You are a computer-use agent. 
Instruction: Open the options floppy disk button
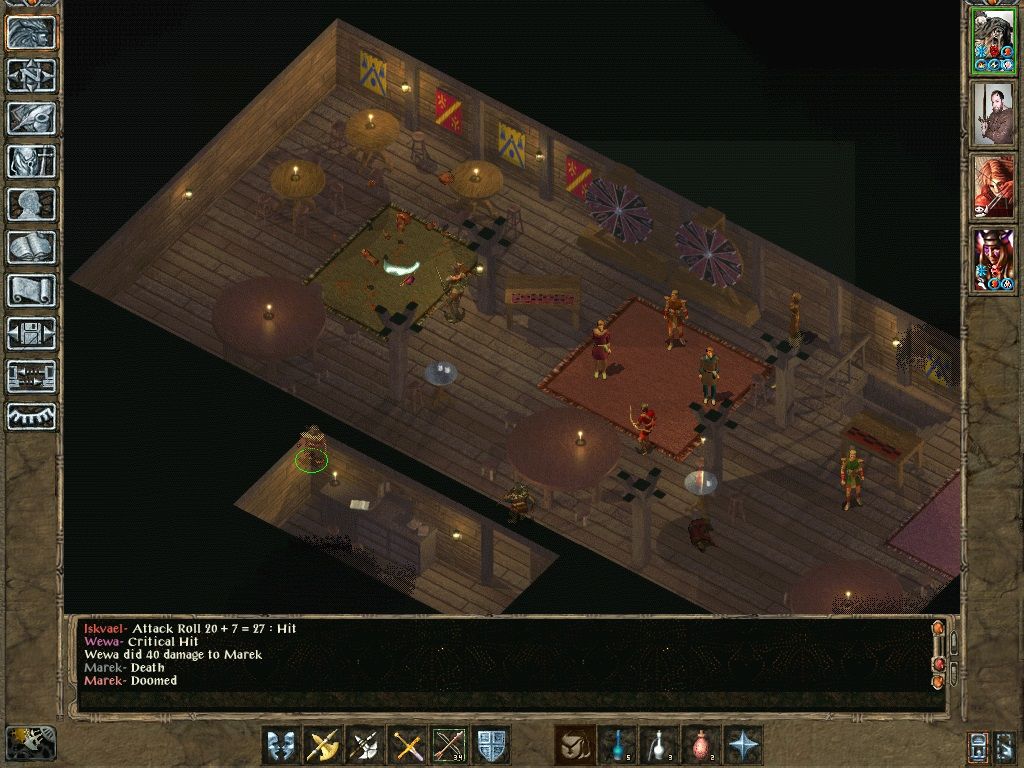click(32, 333)
